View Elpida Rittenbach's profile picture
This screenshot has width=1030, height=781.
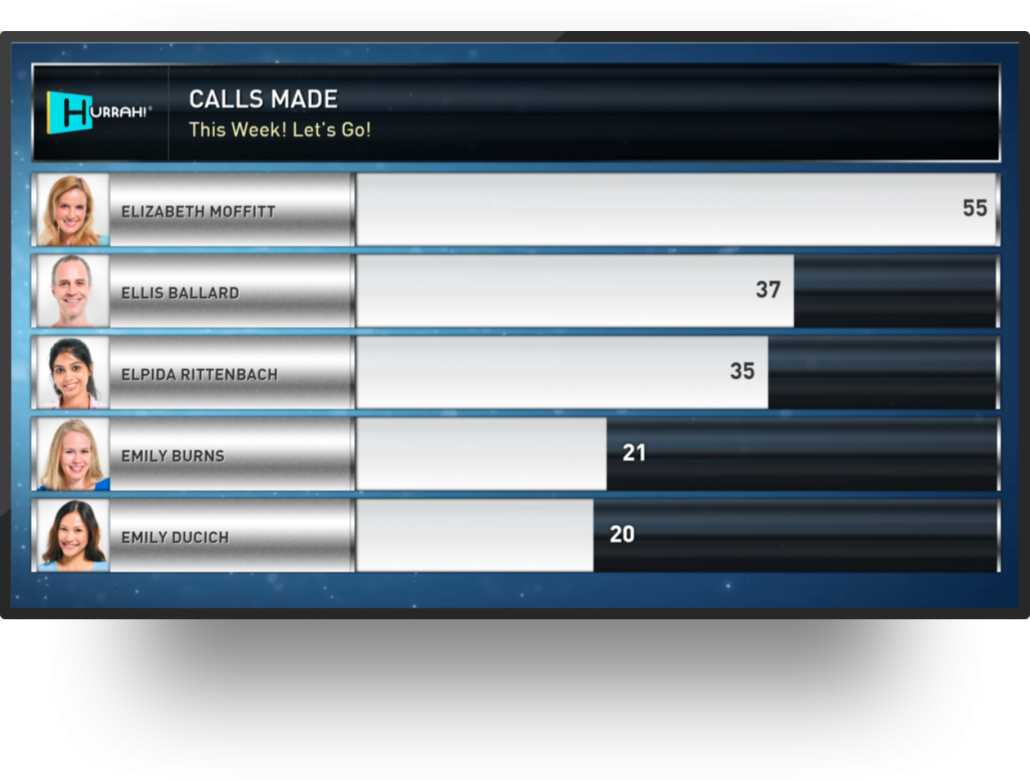click(x=72, y=373)
